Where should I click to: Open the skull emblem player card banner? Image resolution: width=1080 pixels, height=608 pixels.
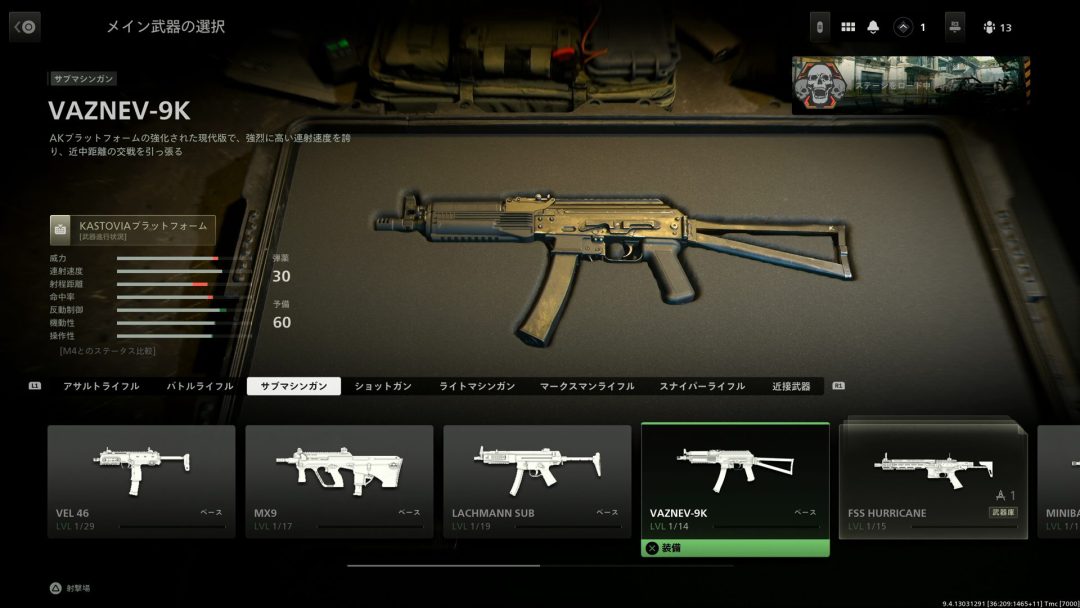coord(910,85)
